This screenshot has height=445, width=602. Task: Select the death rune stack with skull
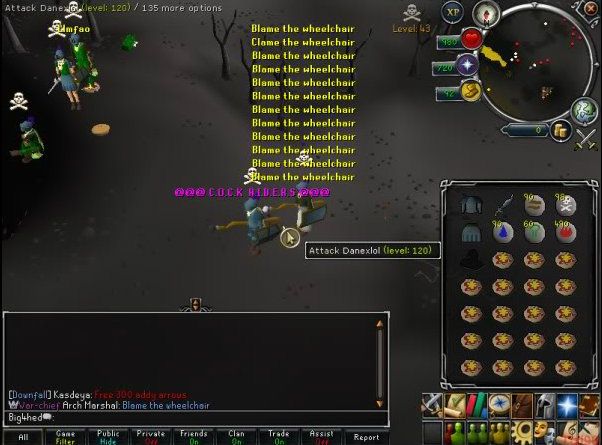click(567, 205)
